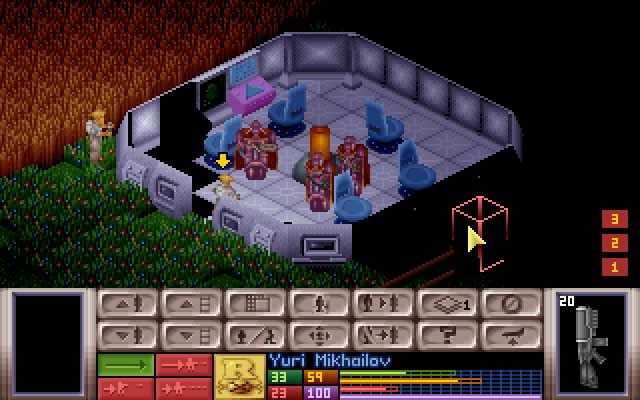Toggle the multi-level layer view
This screenshot has height=400, width=640.
coord(446,304)
